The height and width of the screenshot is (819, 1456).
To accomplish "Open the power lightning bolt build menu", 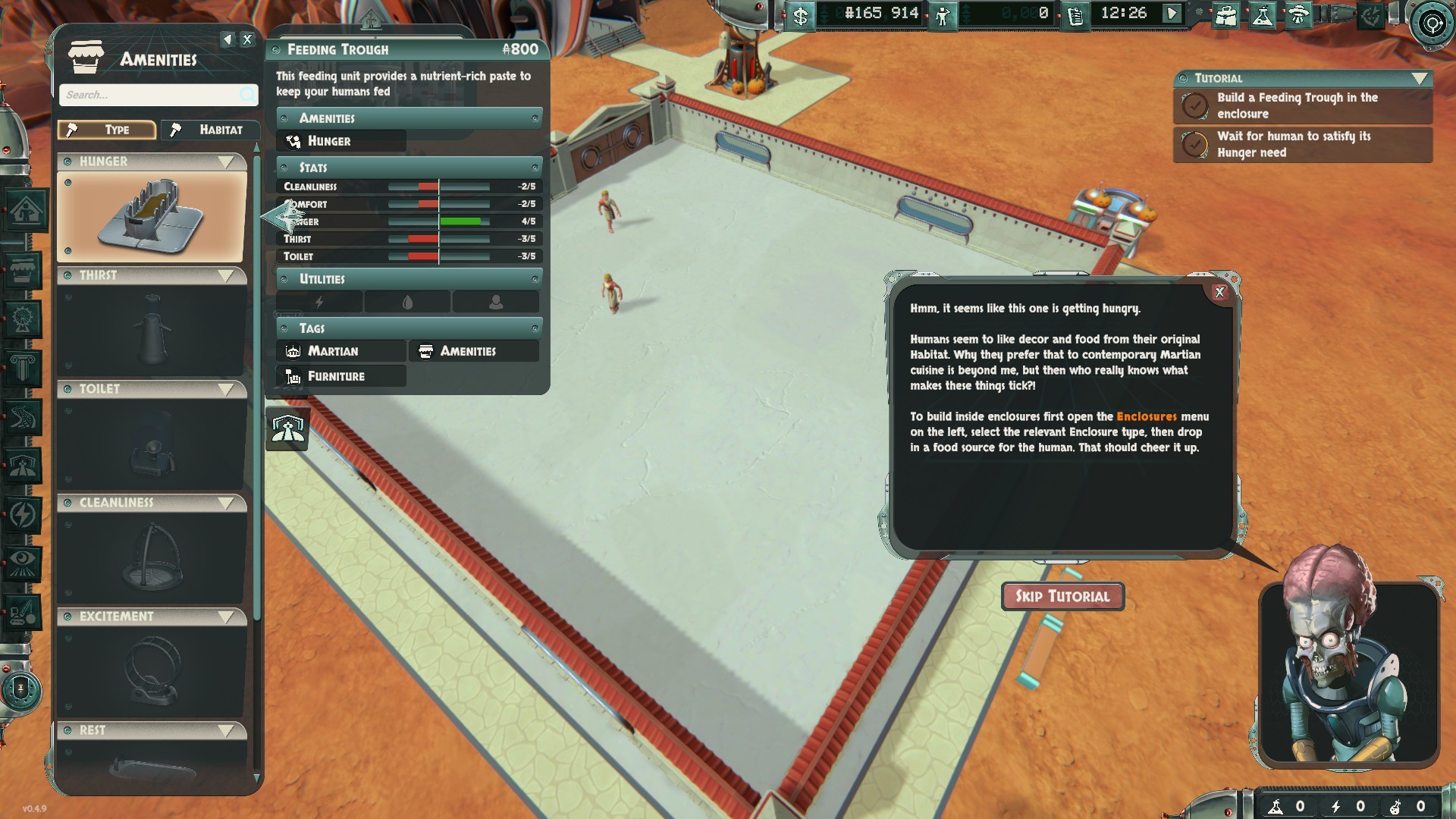I will click(22, 515).
